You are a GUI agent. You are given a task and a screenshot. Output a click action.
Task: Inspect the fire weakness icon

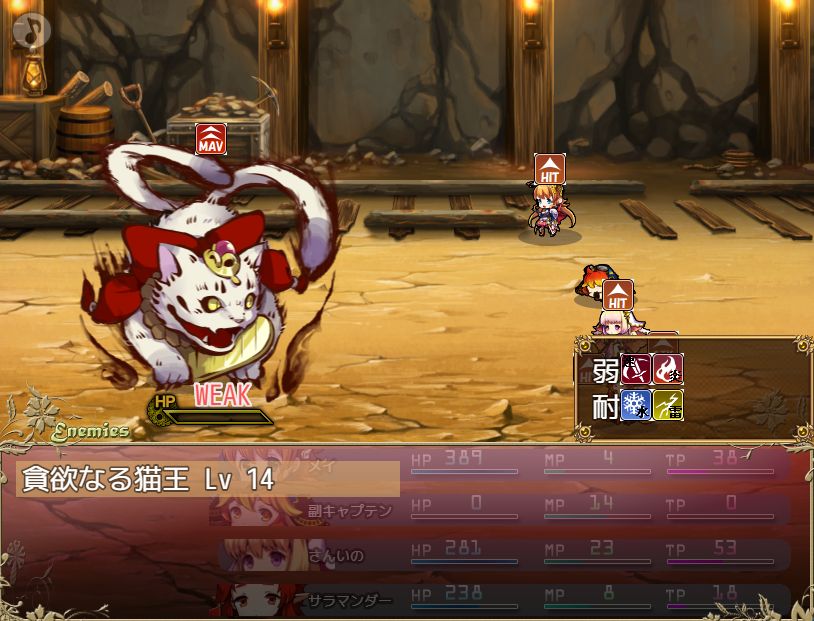click(668, 370)
